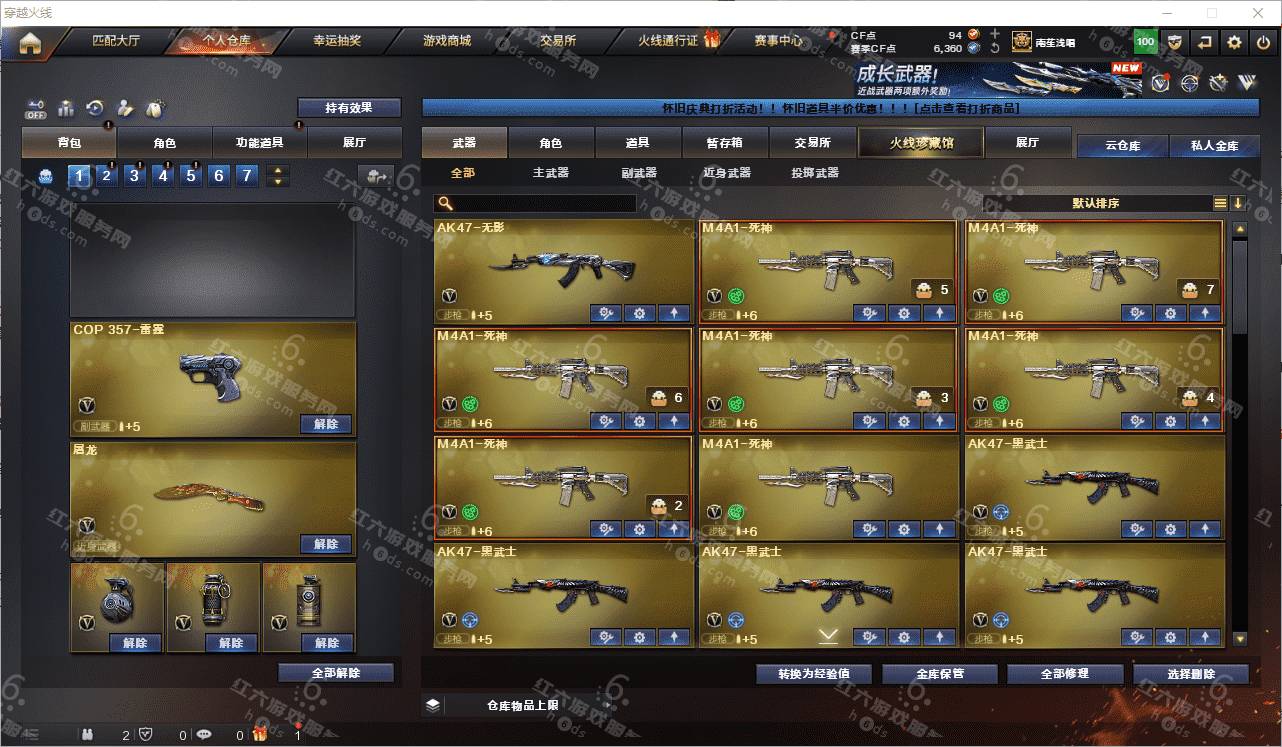
Task: Go to the 游戏商城 store
Action: [x=446, y=41]
